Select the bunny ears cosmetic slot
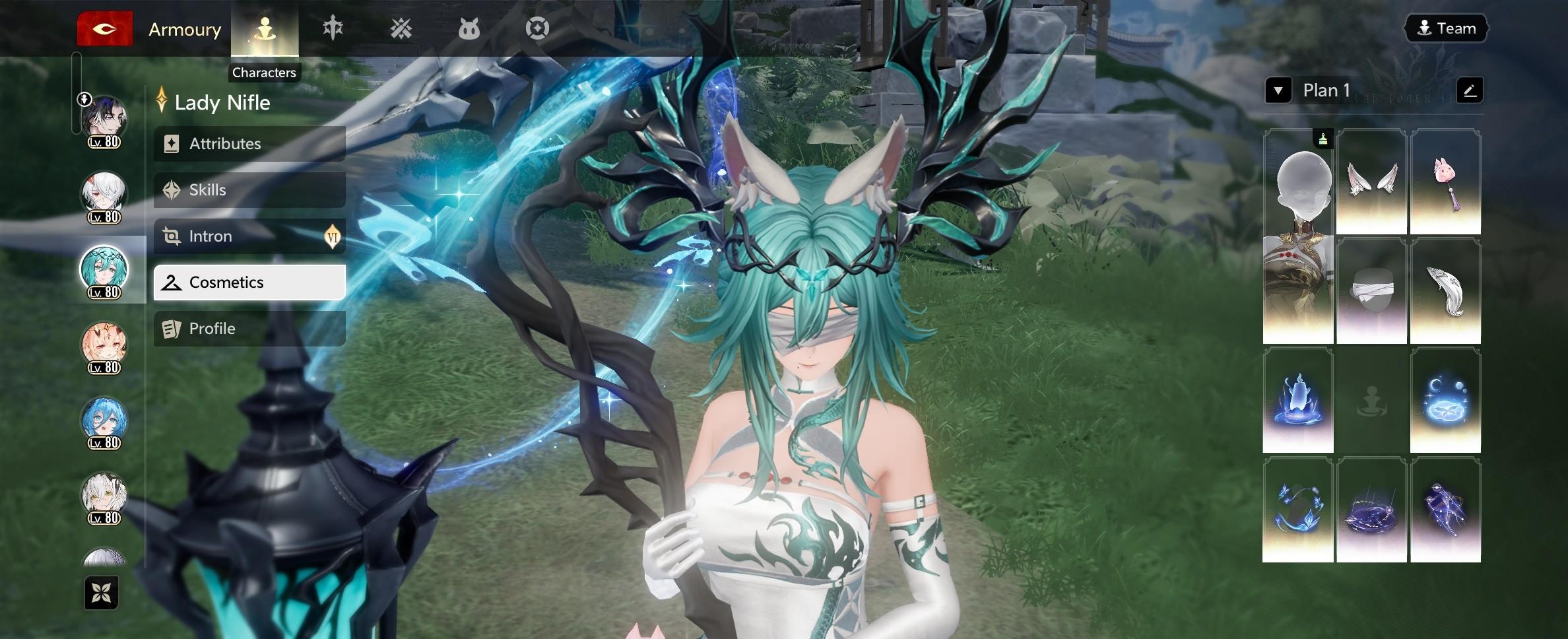The image size is (1568, 639). click(1371, 182)
